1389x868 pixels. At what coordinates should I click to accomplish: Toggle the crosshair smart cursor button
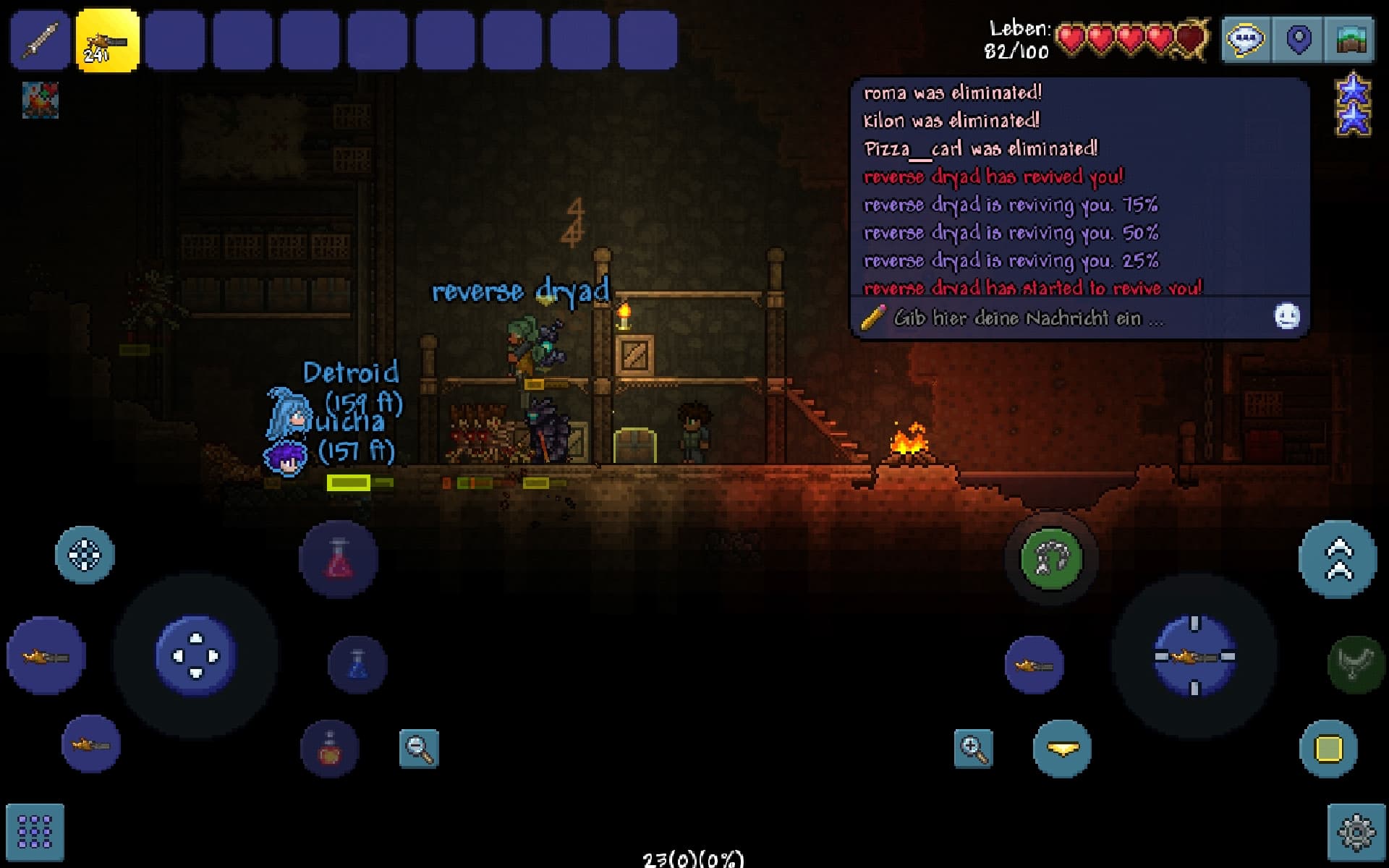click(x=85, y=556)
